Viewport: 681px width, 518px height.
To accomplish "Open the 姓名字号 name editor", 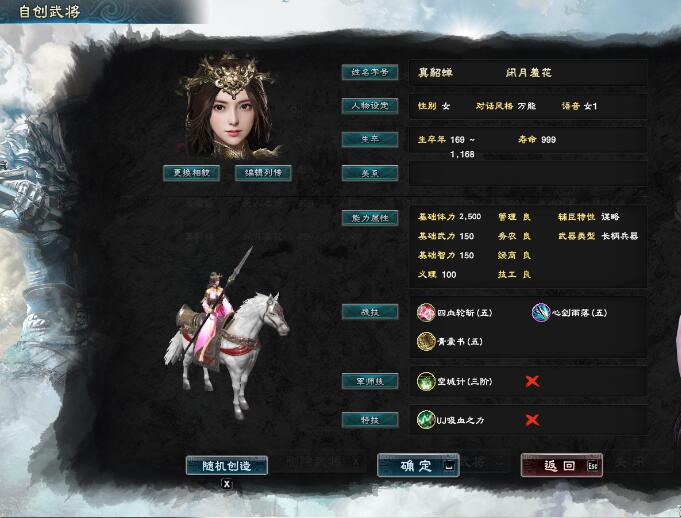I will tap(370, 72).
